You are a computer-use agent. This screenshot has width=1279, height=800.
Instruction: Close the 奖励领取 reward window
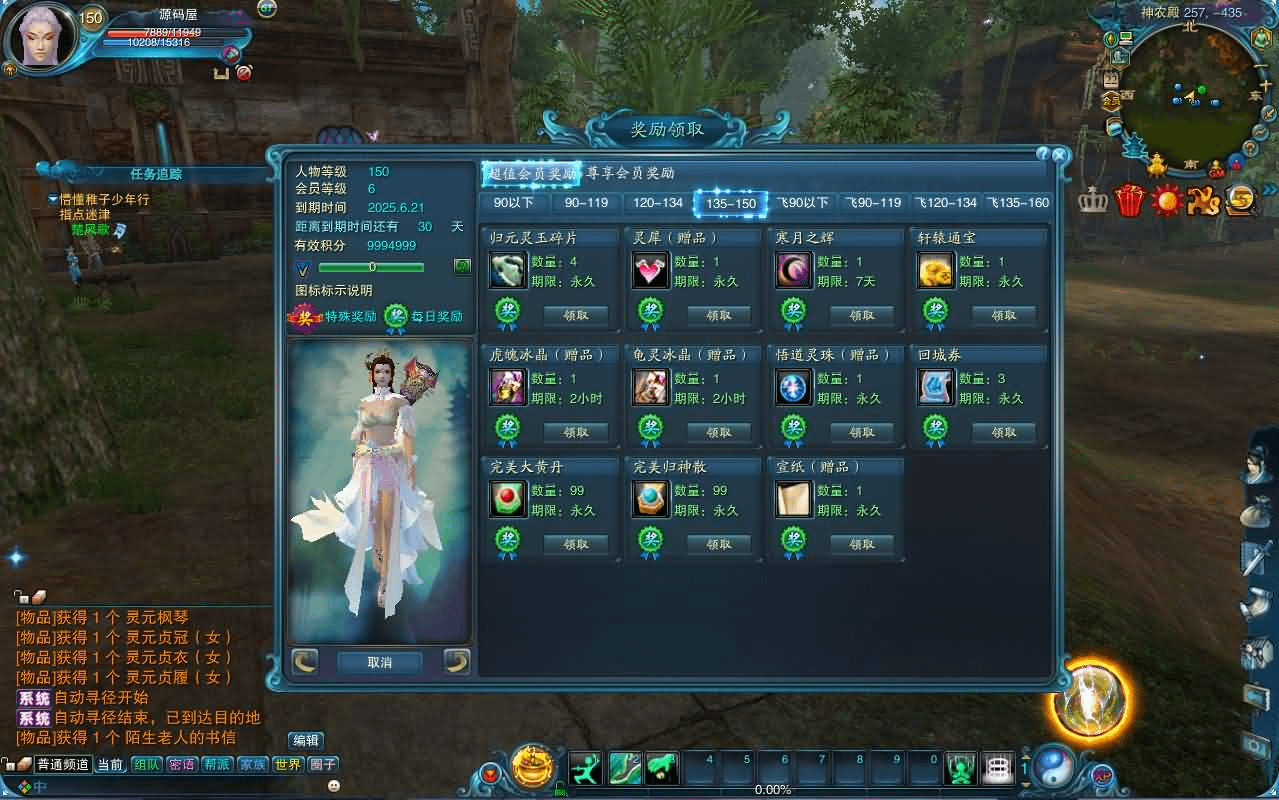click(1060, 155)
